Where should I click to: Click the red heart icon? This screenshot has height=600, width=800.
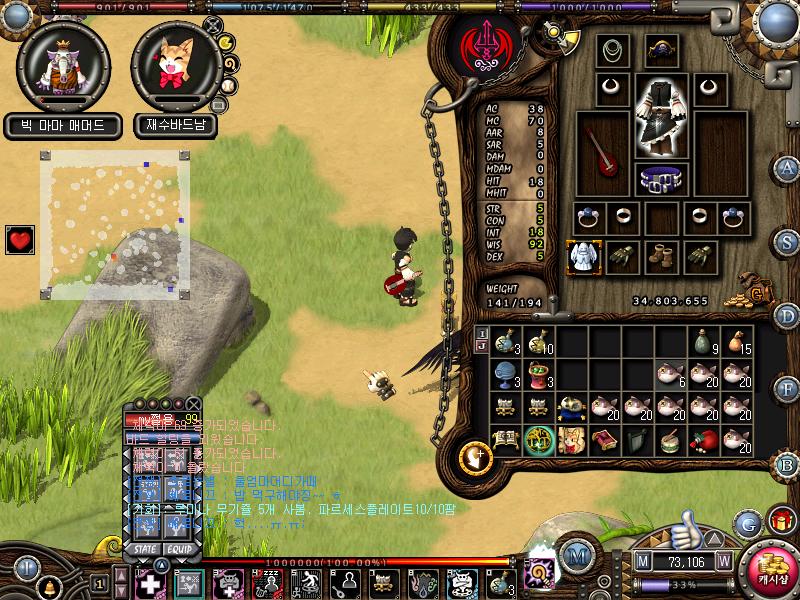pos(20,240)
